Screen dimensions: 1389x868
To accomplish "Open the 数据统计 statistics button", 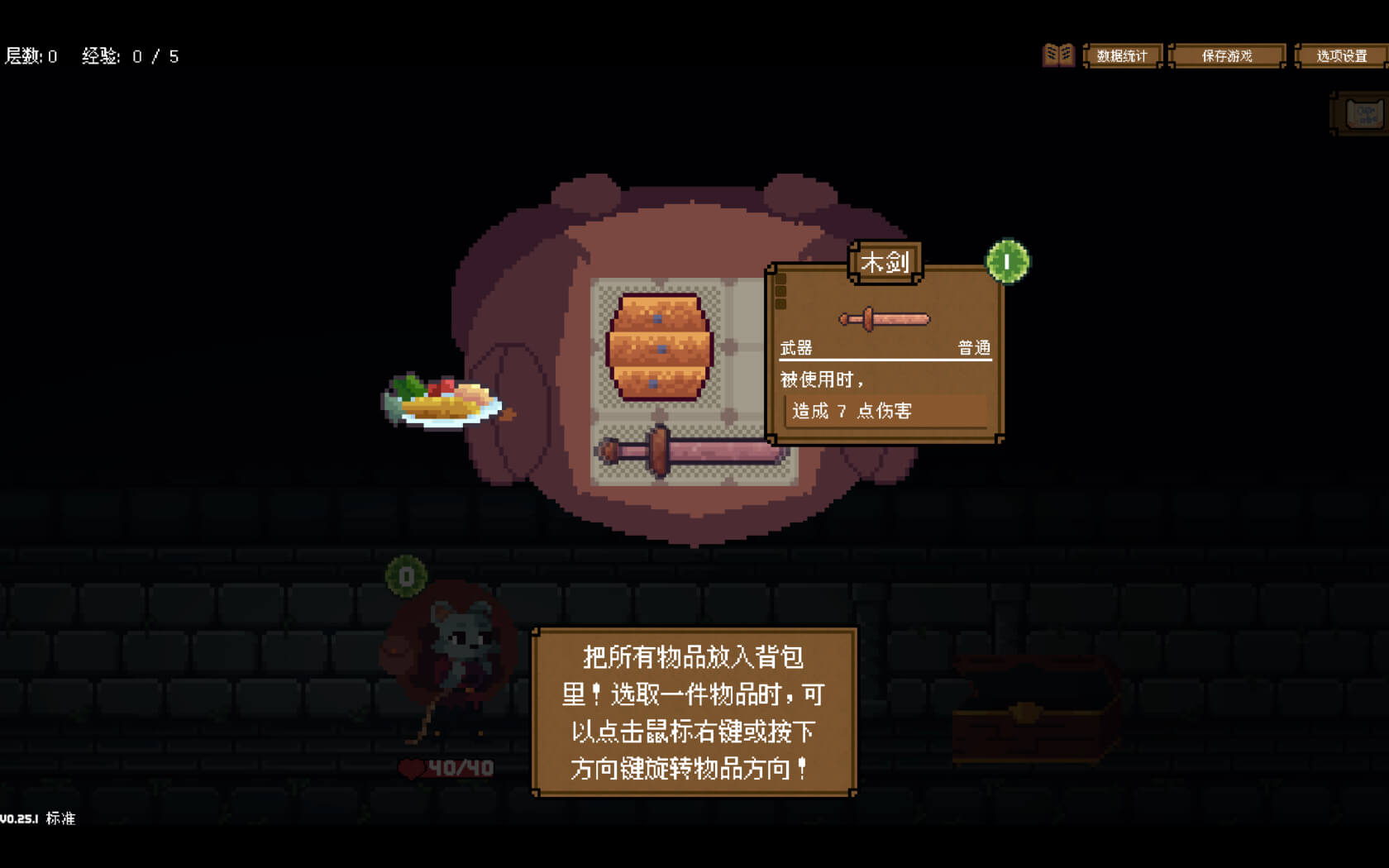I will [1122, 56].
